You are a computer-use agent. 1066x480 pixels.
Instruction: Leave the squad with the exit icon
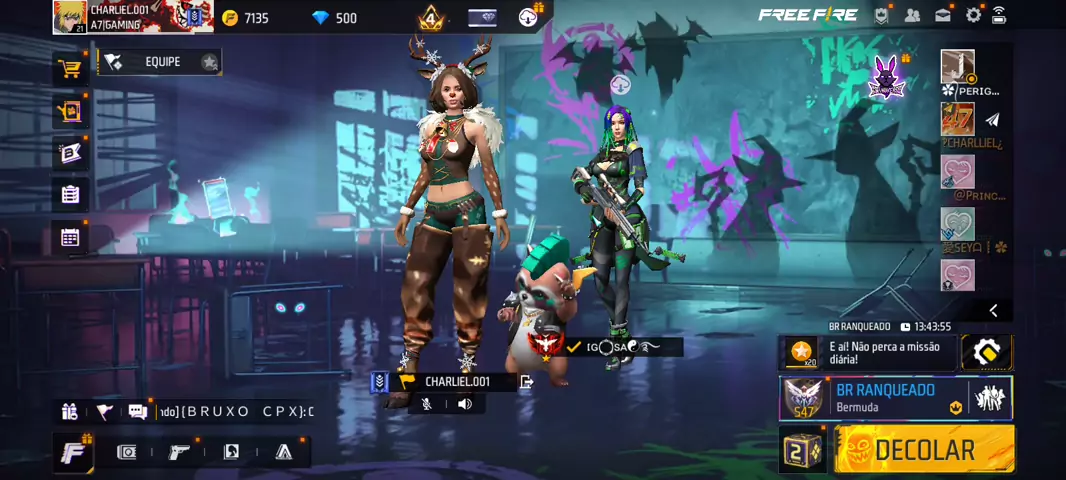pyautogui.click(x=527, y=381)
